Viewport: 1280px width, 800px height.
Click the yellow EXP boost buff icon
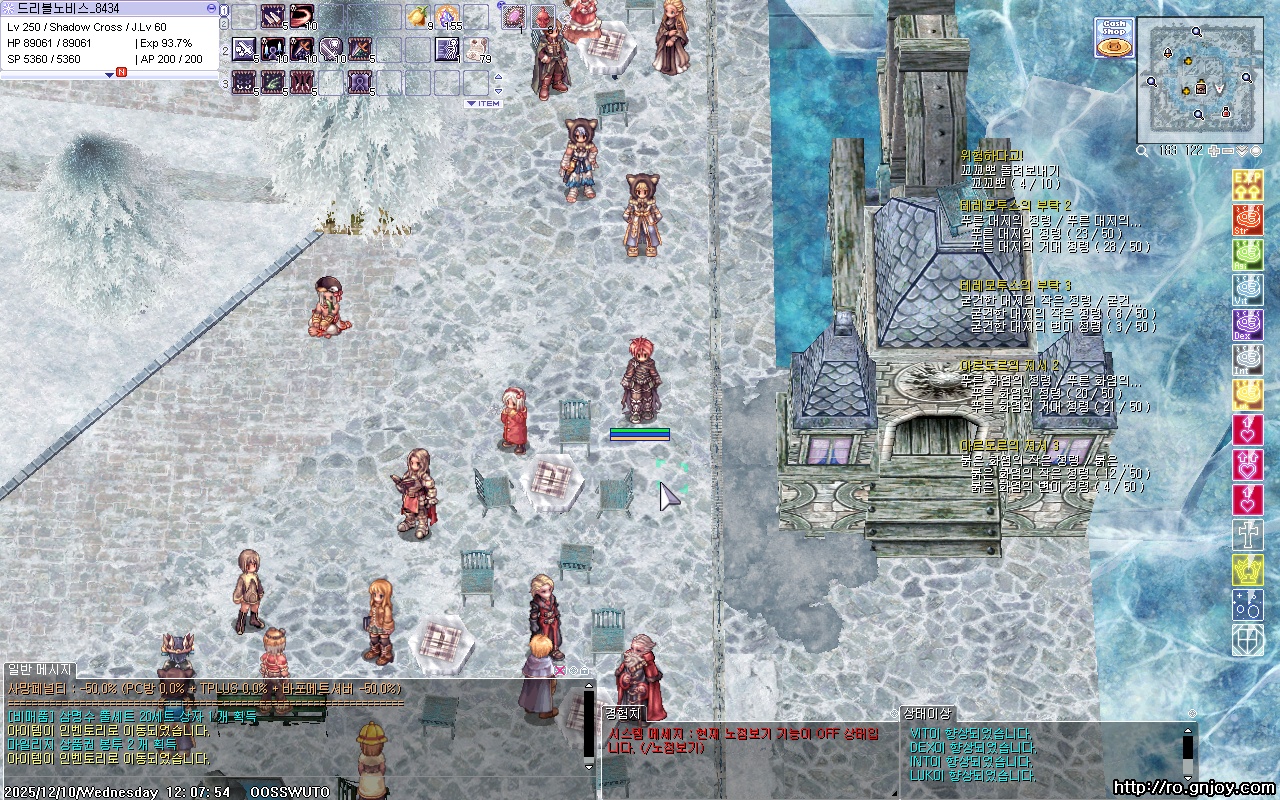[1247, 185]
